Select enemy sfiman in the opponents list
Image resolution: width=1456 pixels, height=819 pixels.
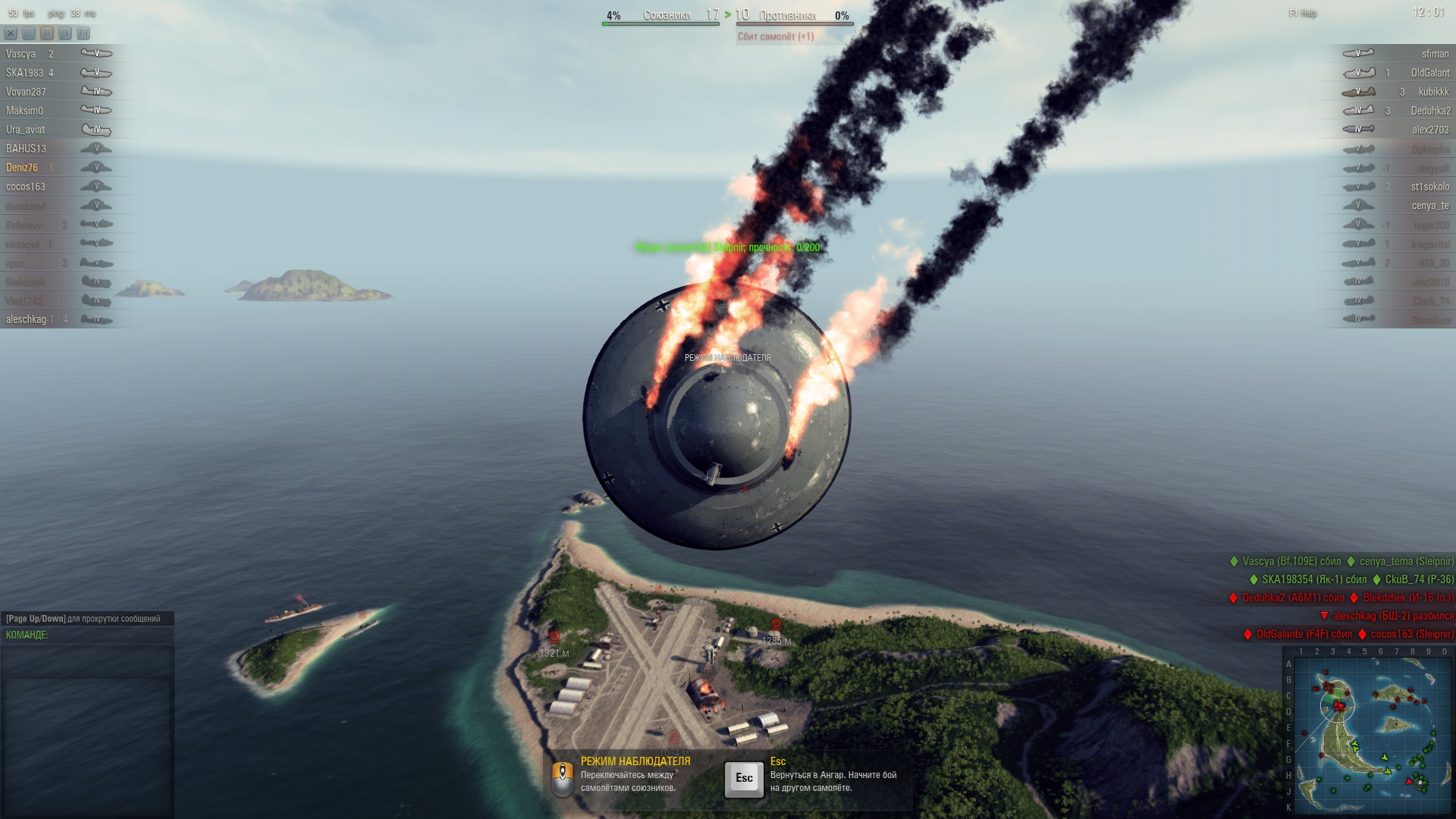[x=1435, y=54]
